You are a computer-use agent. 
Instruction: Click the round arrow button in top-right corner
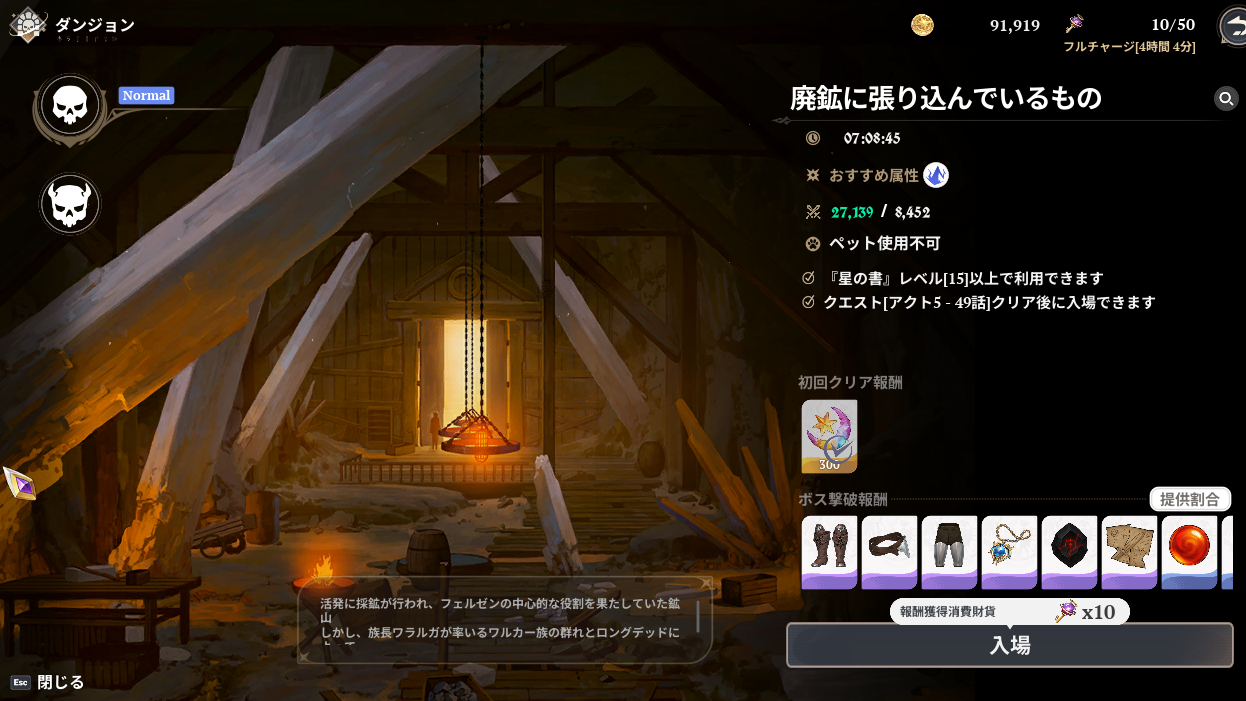point(1232,26)
